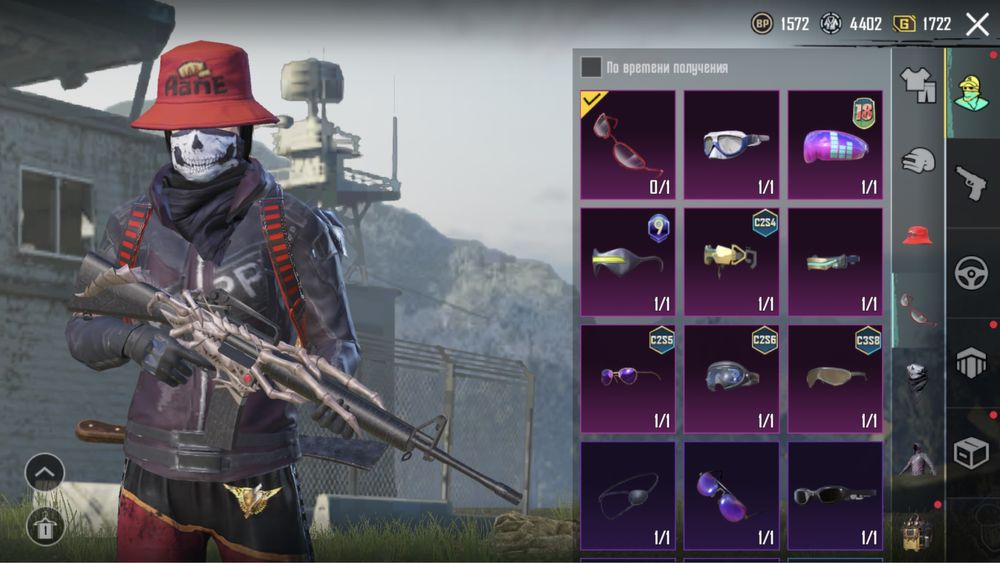Select the equipped red sunglasses
1000x563 pixels.
point(628,144)
